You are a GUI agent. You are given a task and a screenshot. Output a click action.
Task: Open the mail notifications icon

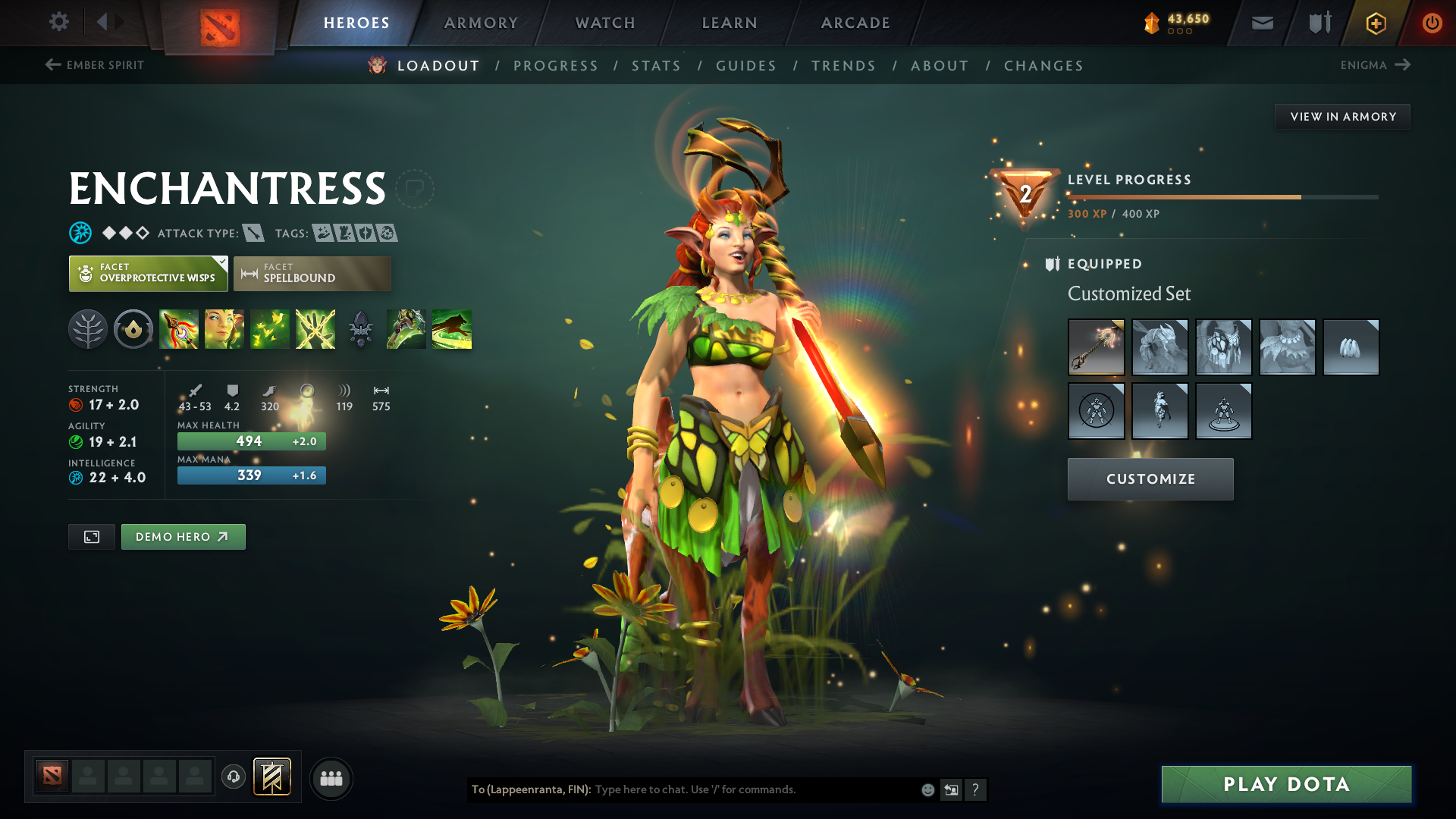pos(1261,23)
